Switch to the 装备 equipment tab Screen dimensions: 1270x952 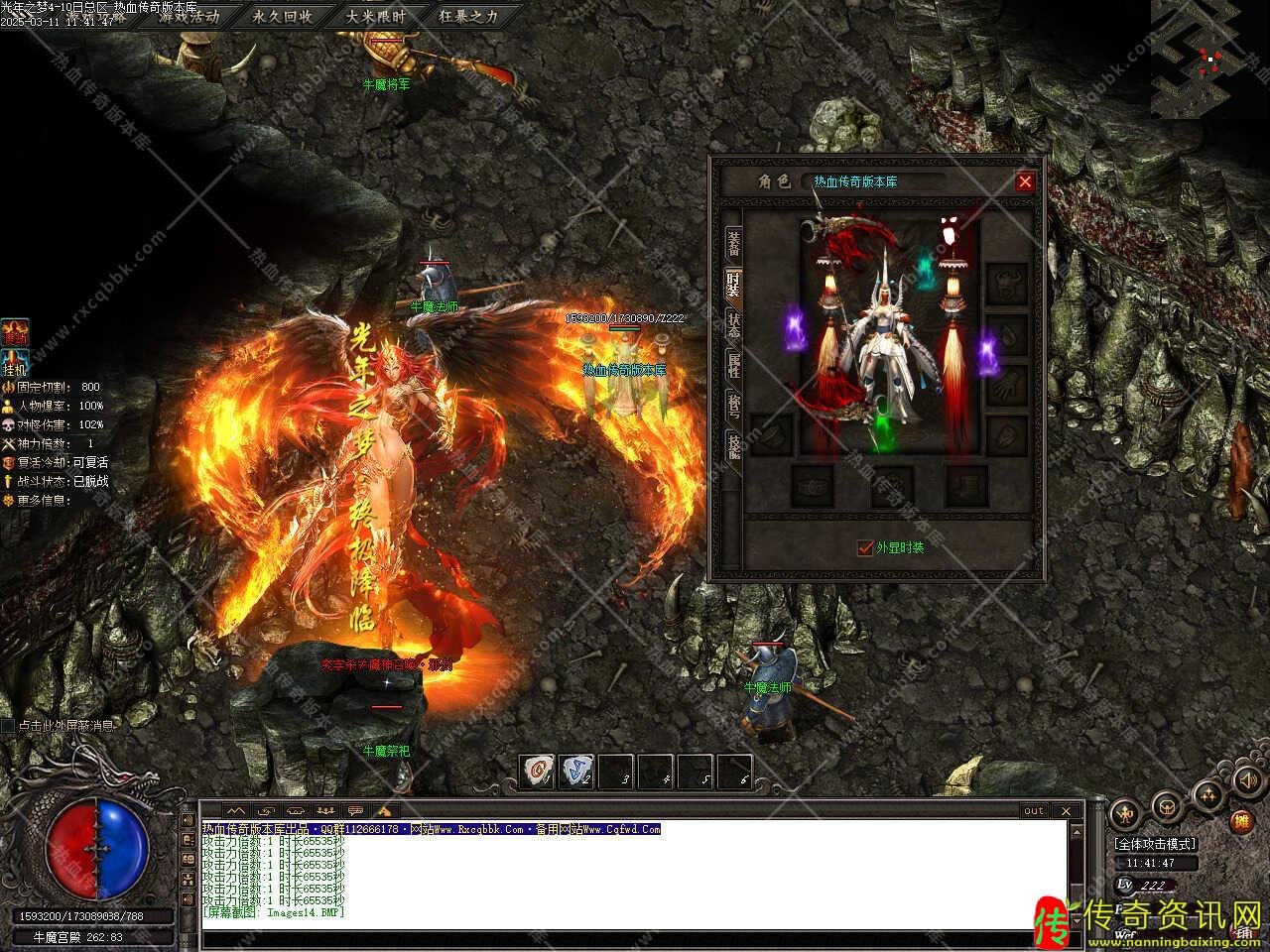tap(733, 241)
